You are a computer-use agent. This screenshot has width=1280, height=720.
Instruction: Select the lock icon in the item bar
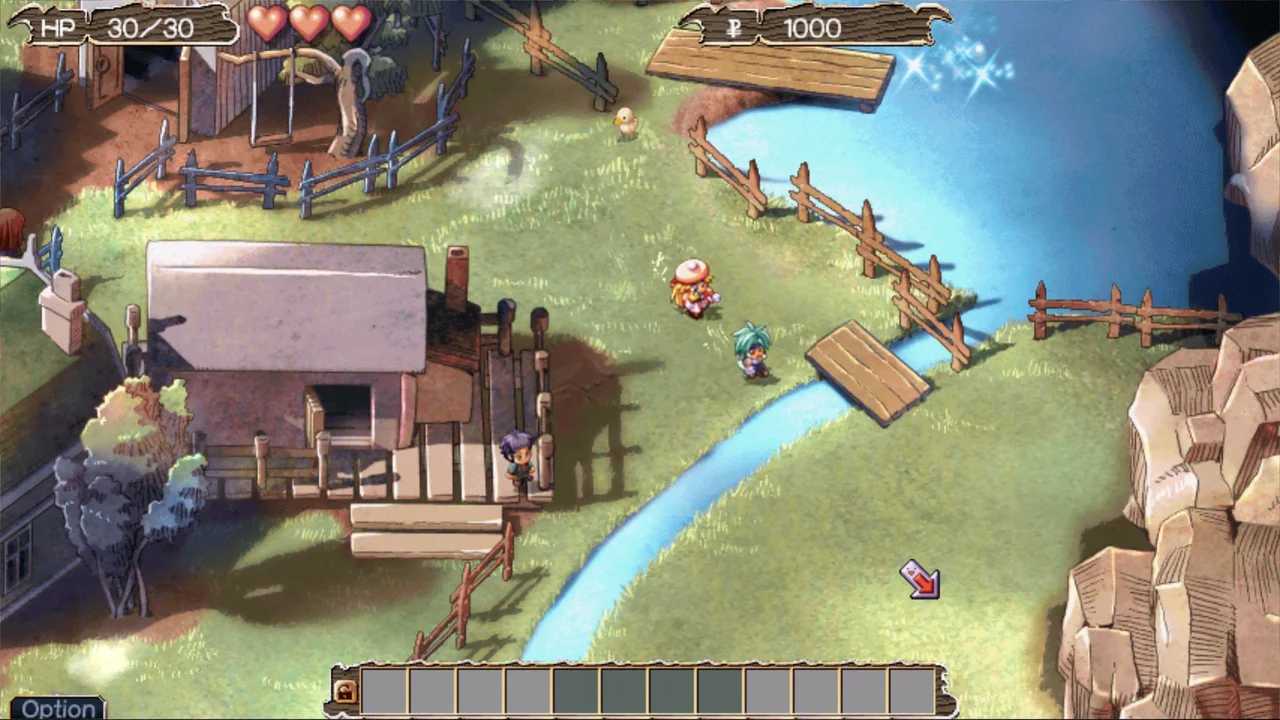click(x=345, y=691)
